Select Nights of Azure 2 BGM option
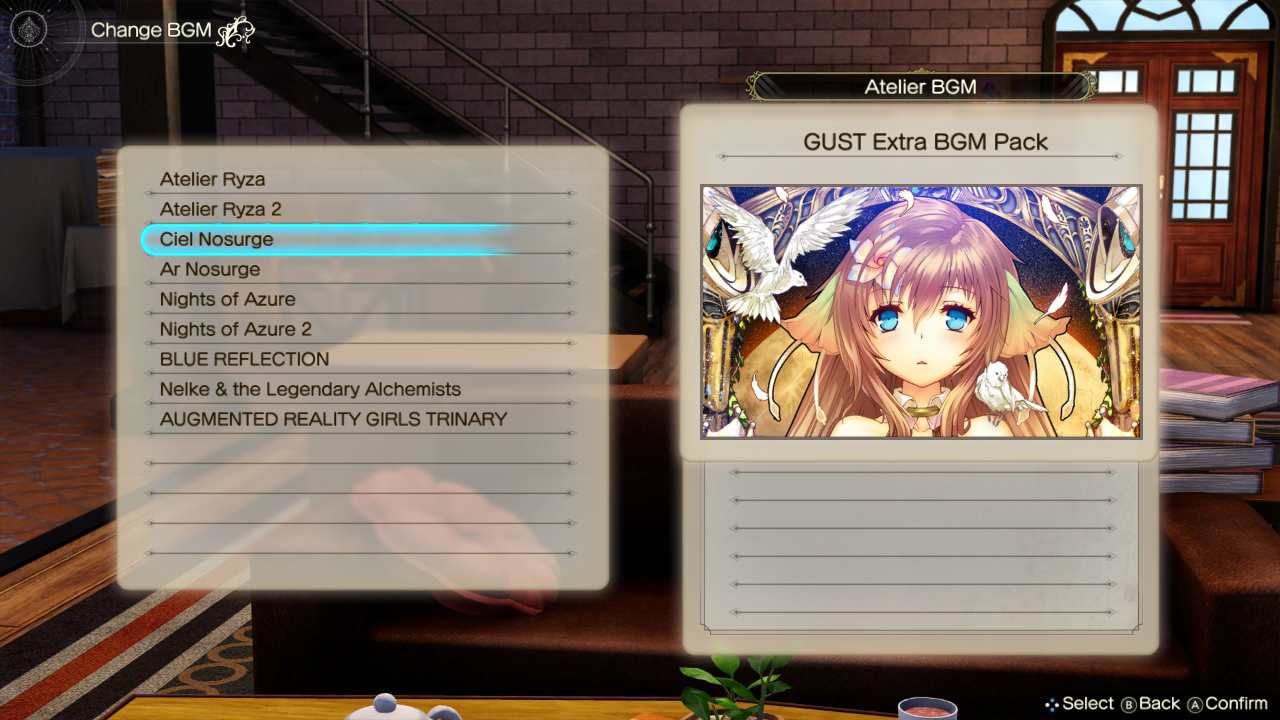This screenshot has width=1280, height=720. (235, 329)
